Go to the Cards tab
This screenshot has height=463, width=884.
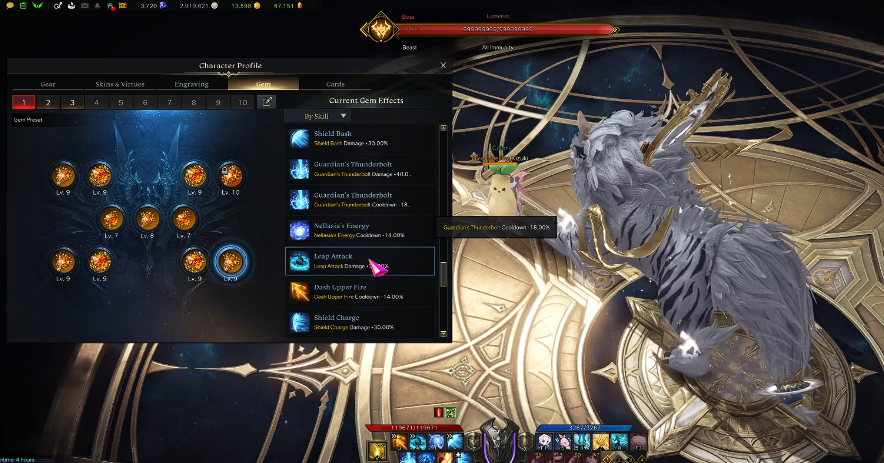(335, 84)
